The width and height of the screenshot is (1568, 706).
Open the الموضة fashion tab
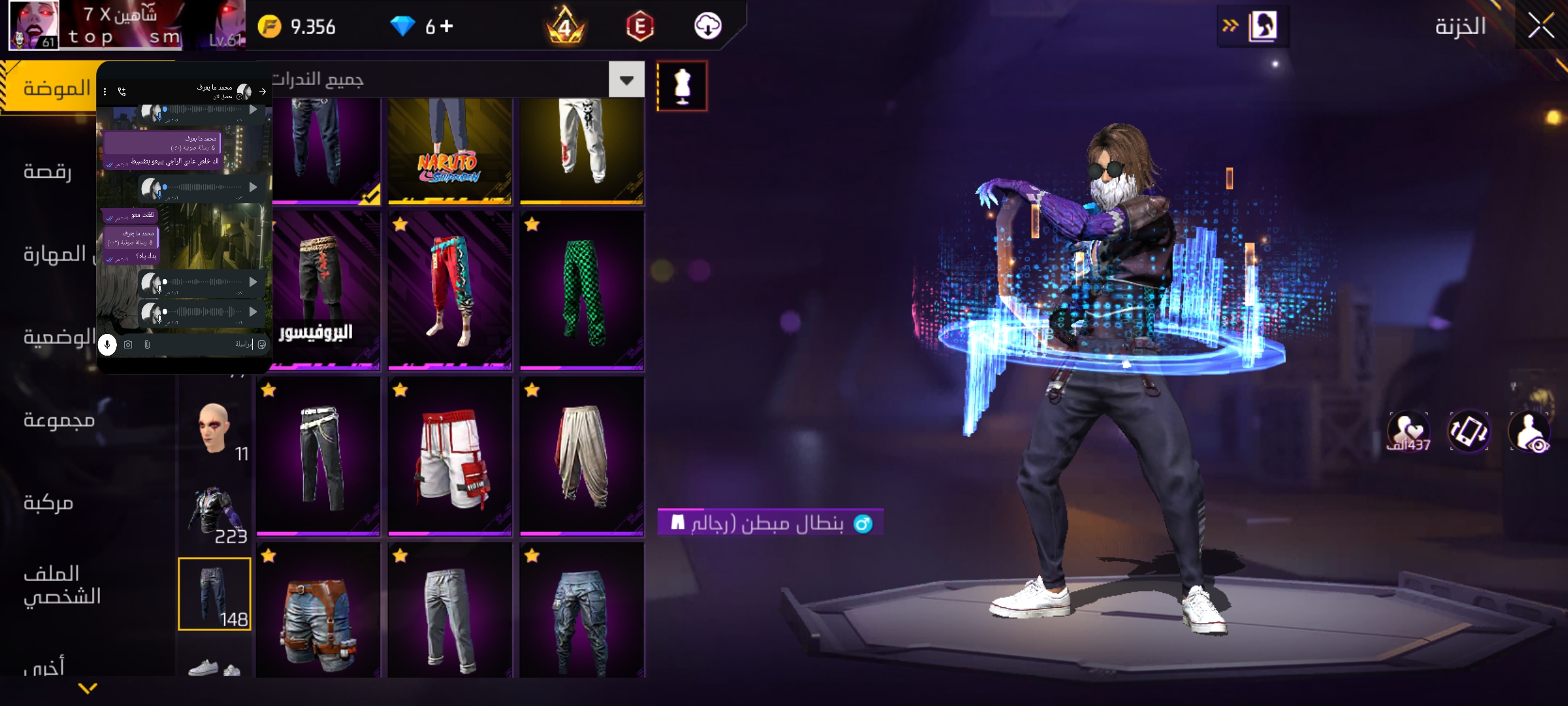pos(56,88)
